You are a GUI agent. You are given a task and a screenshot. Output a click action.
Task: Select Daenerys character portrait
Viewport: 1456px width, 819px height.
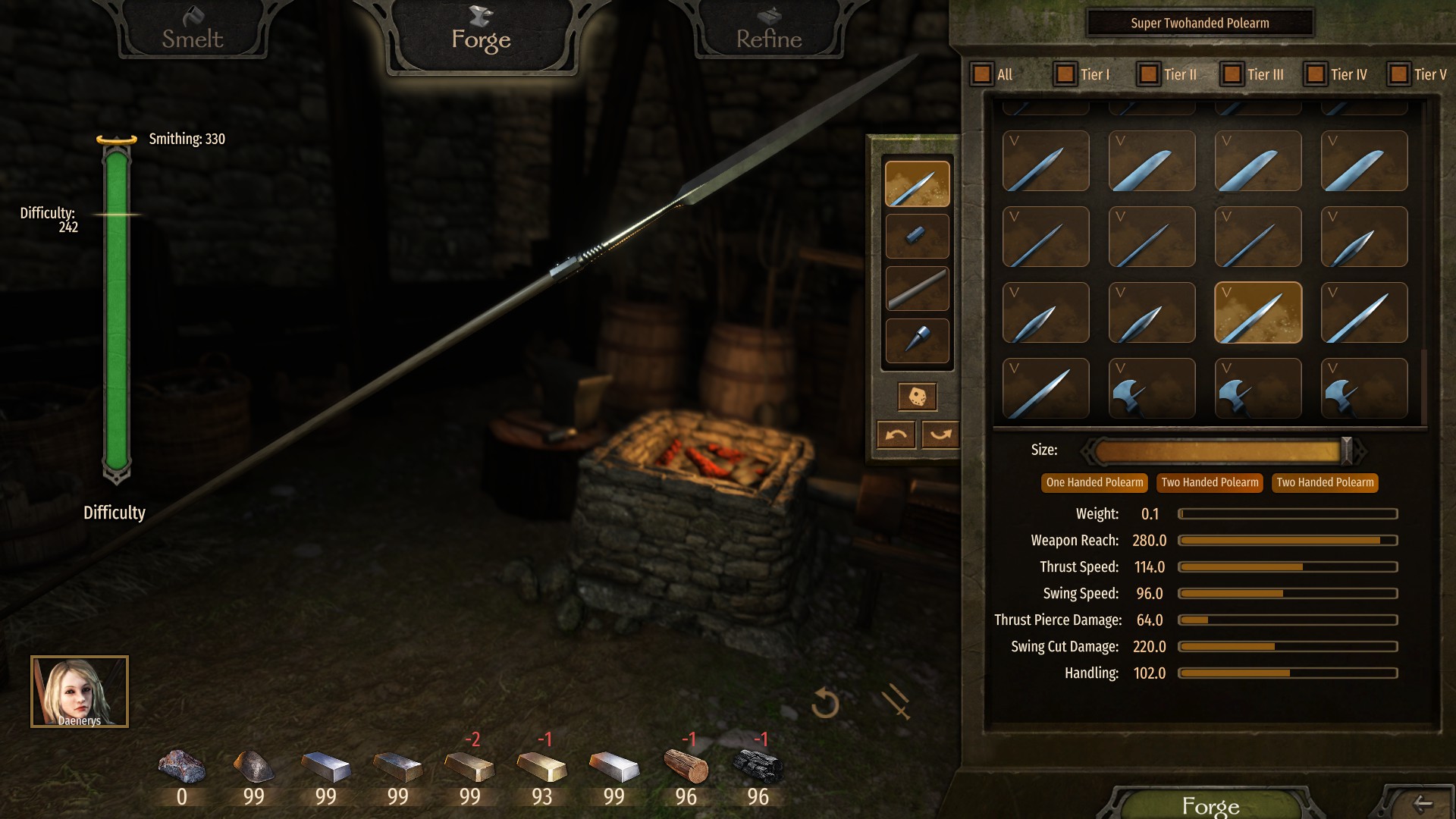point(80,692)
